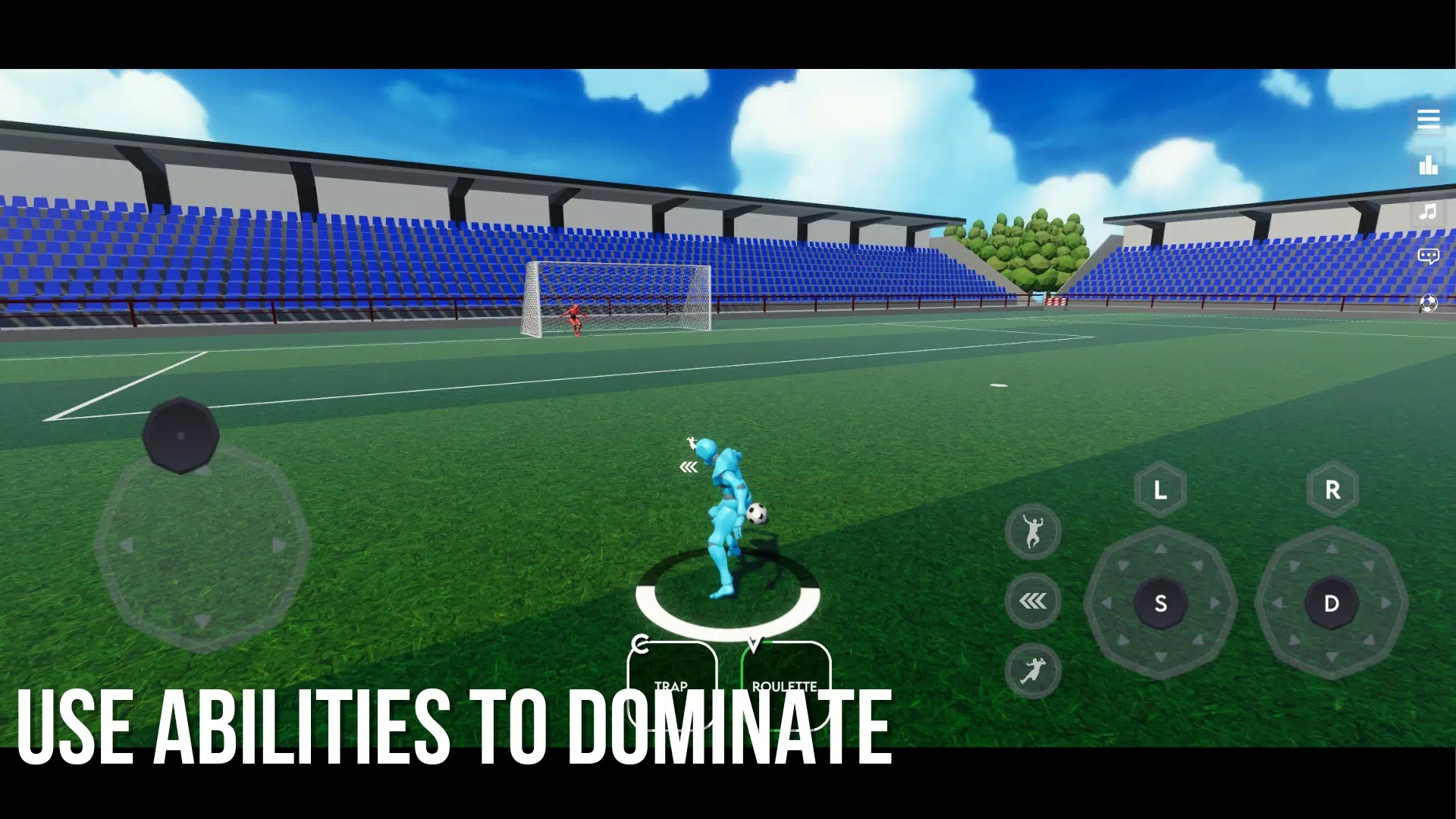Tap the upward arrow on the shoot pad
Screen dimensions: 1456x819
click(x=1160, y=548)
